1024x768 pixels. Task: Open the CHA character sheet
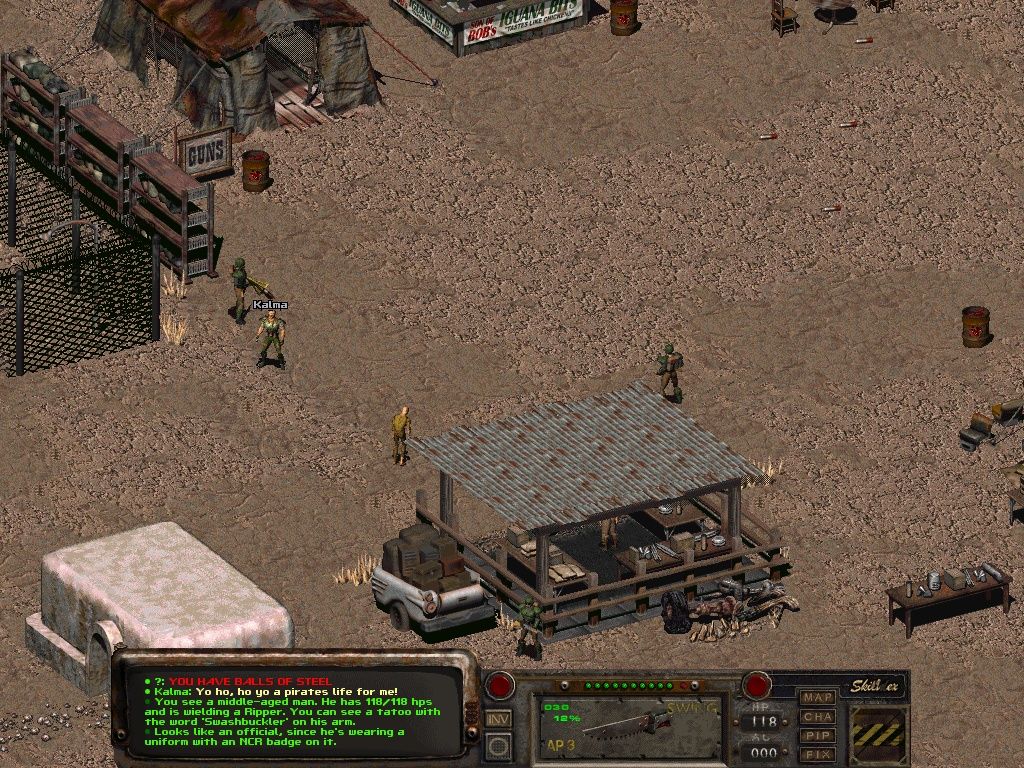pyautogui.click(x=818, y=716)
